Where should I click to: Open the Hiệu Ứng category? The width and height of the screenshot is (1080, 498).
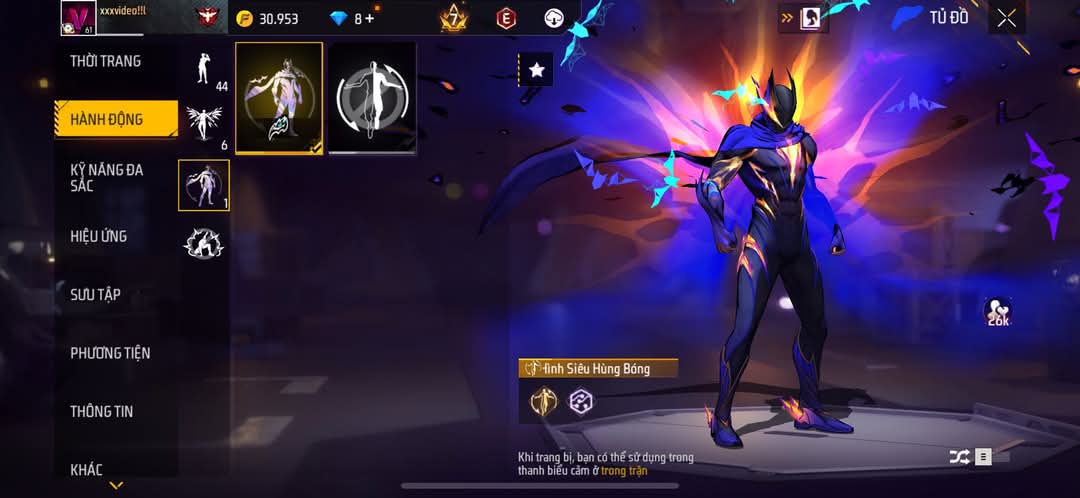(x=99, y=237)
